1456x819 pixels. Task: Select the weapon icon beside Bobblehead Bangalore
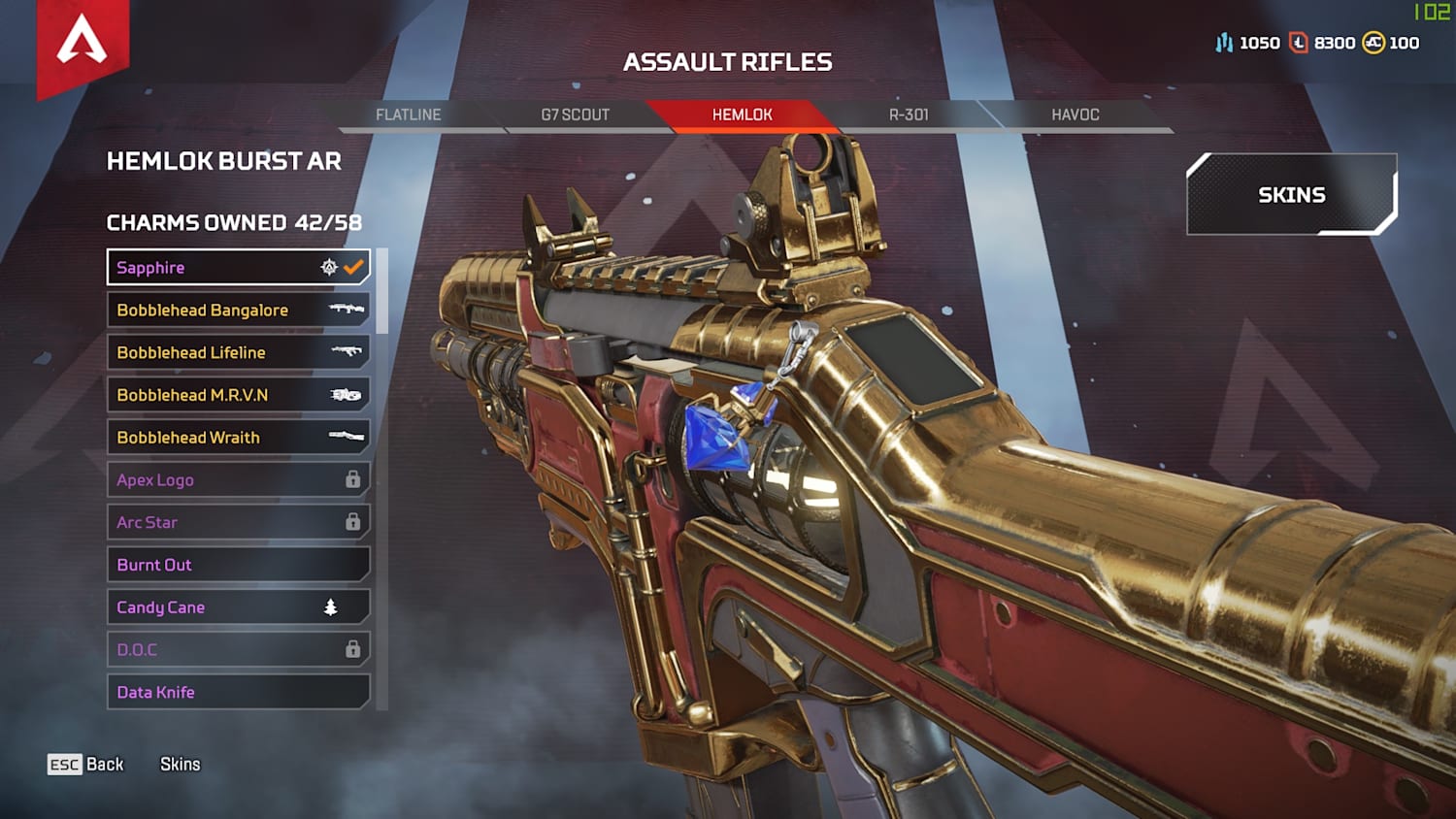coord(347,310)
